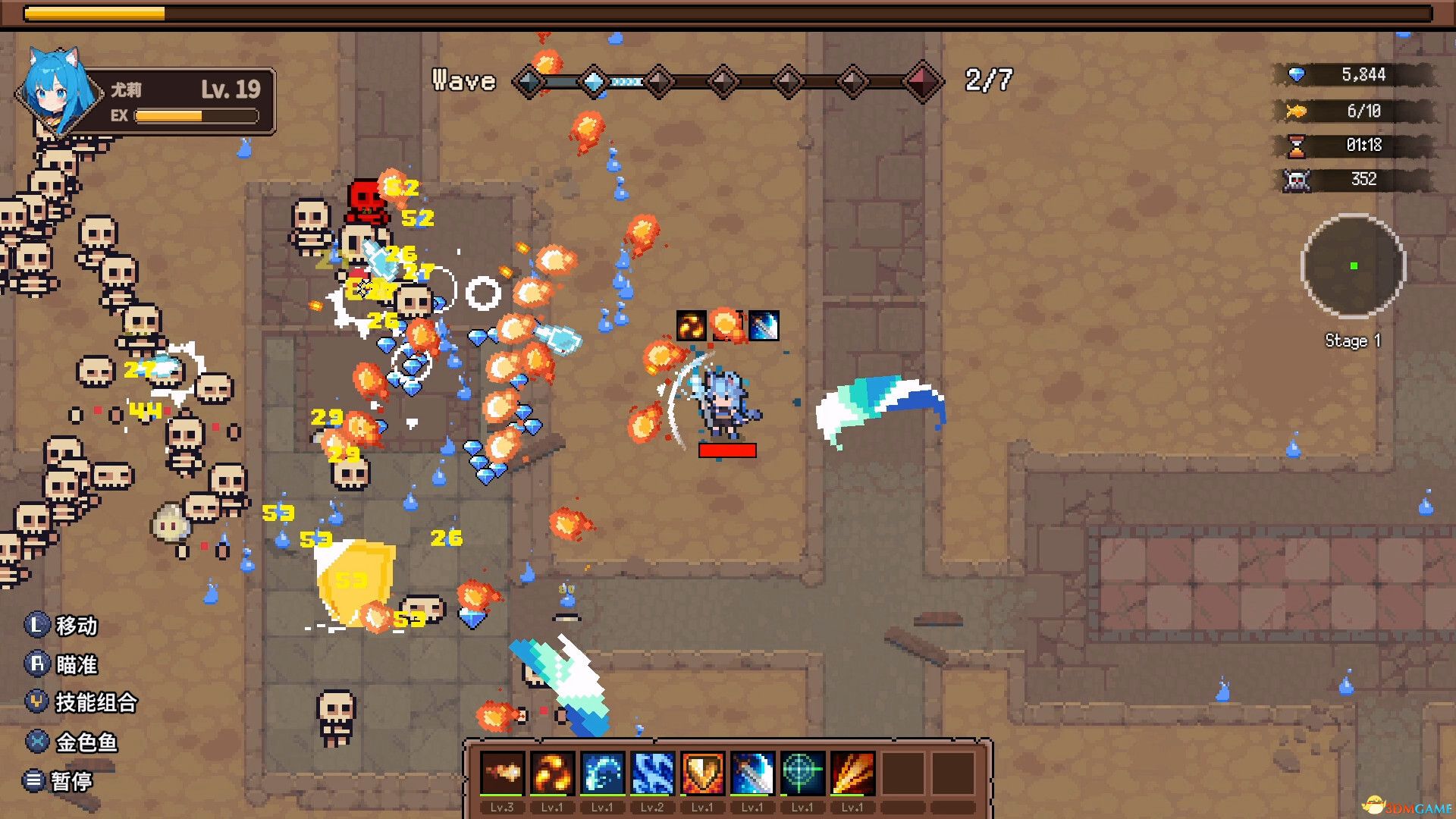The image size is (1456, 819).
Task: Select the green targeting reticle skill icon
Action: click(803, 772)
